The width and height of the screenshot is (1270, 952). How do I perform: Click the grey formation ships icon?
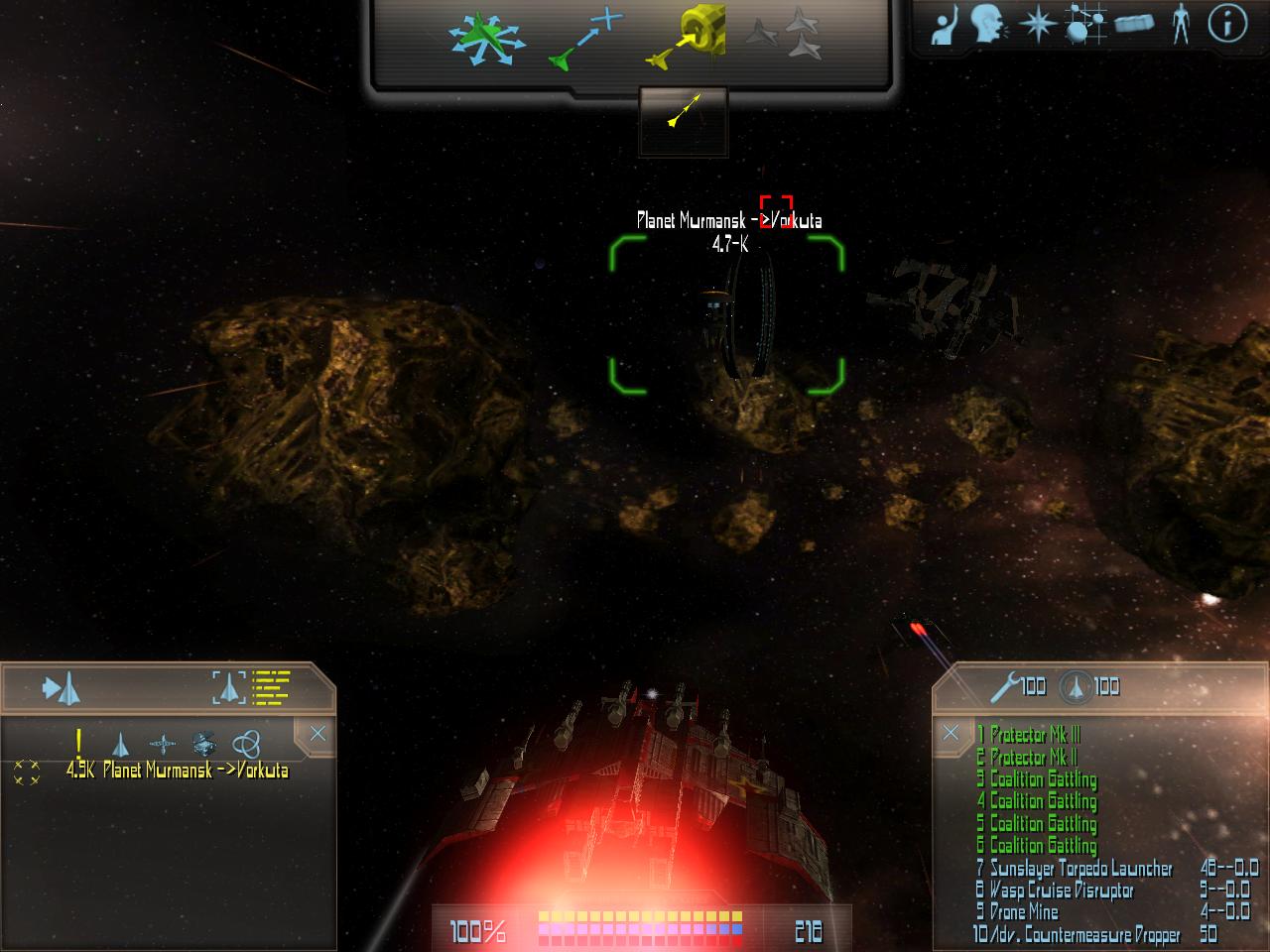[x=784, y=36]
